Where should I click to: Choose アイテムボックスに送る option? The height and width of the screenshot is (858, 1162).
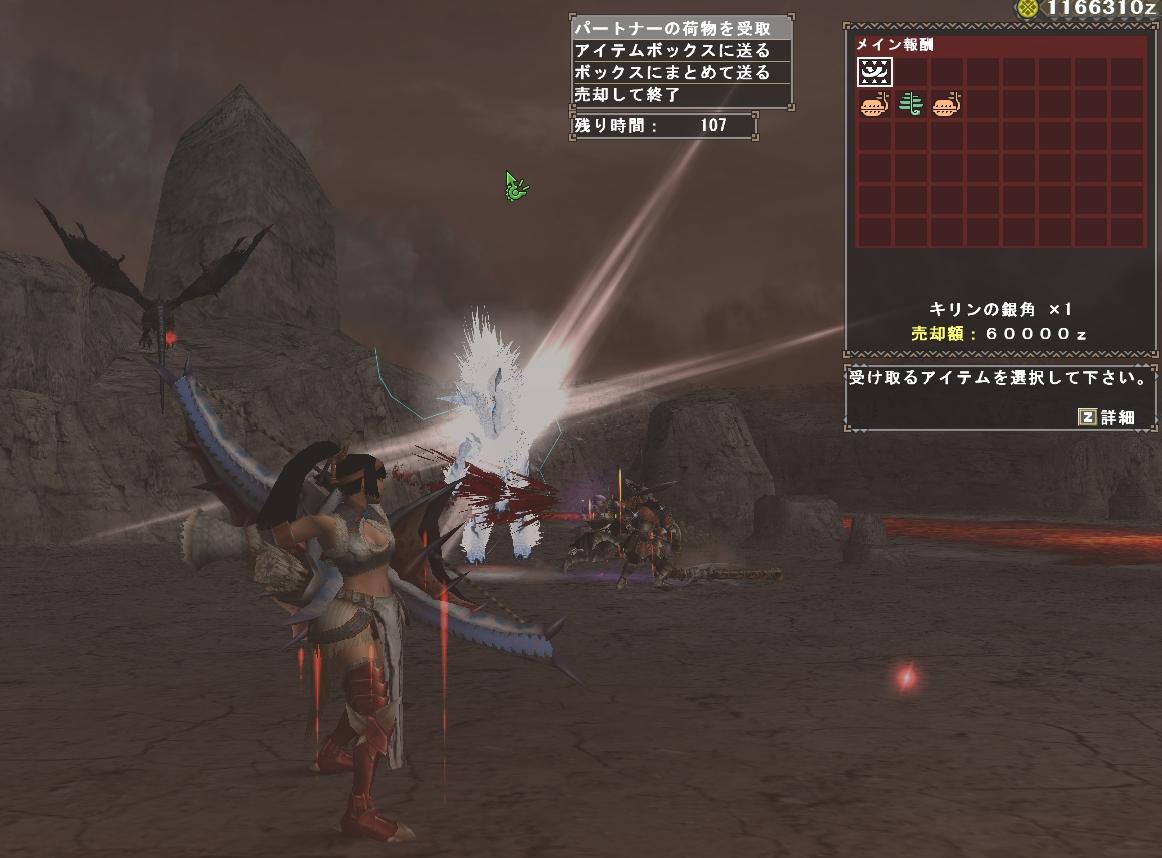(681, 51)
